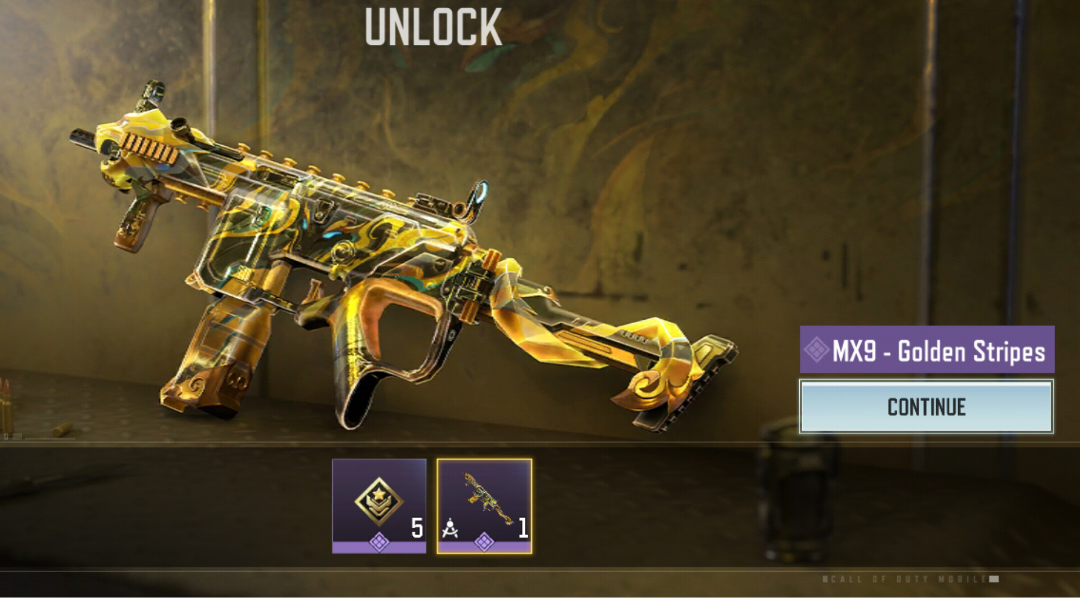Select the rank emblem reward tile

pyautogui.click(x=379, y=505)
